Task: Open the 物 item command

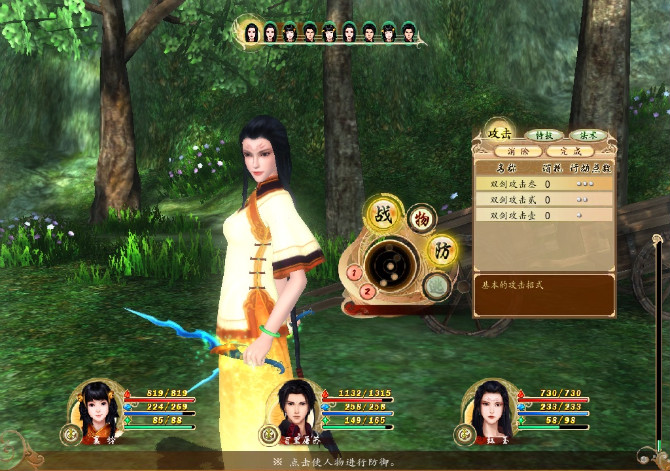Action: (421, 218)
